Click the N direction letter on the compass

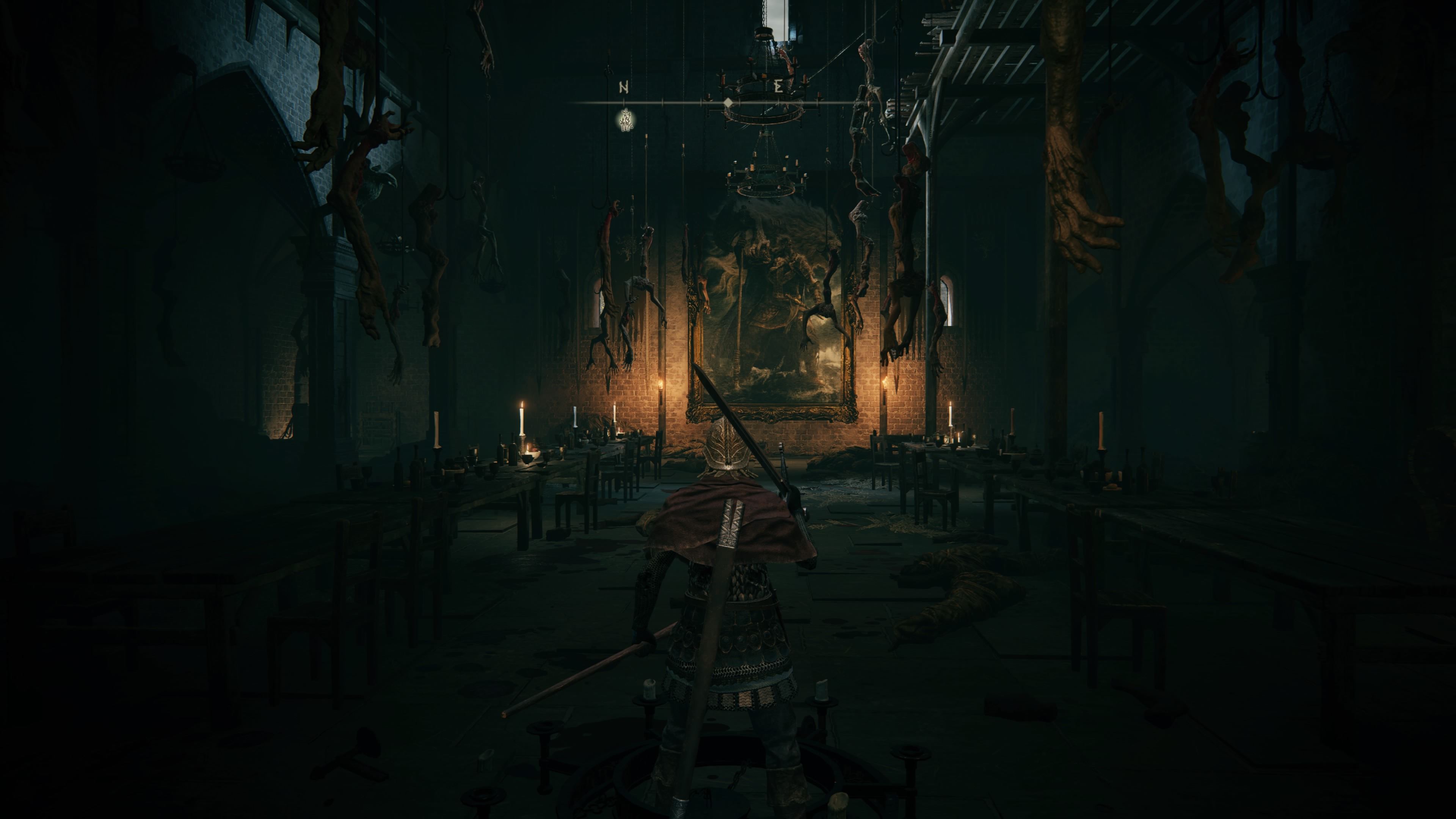[x=624, y=88]
